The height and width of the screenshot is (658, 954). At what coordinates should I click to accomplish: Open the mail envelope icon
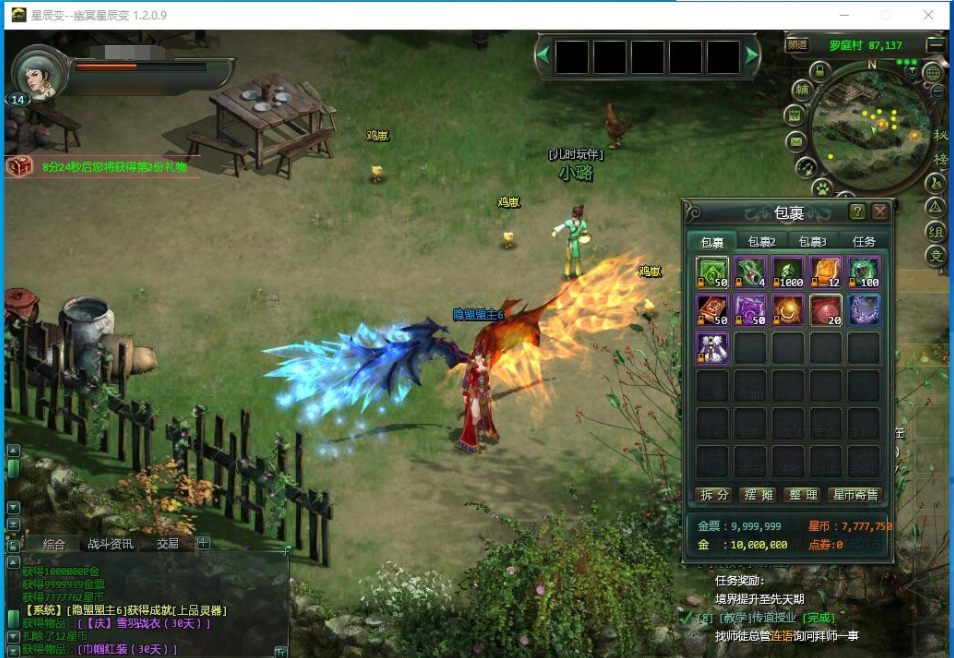pos(797,140)
